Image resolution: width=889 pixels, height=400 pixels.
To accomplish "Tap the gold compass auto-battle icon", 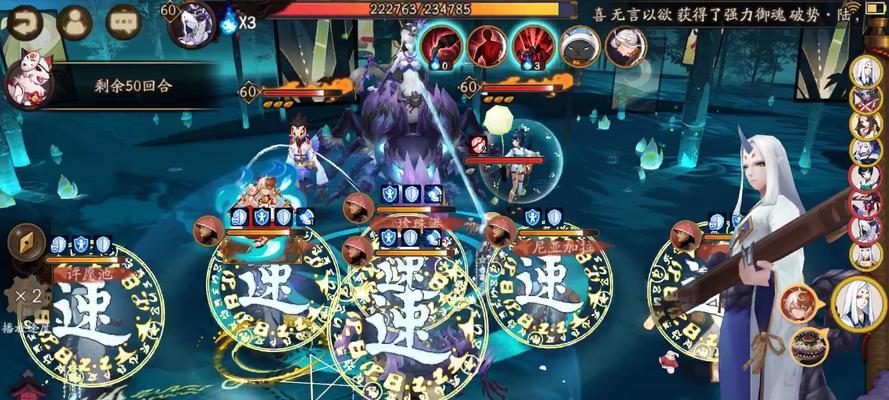I will [x=25, y=243].
